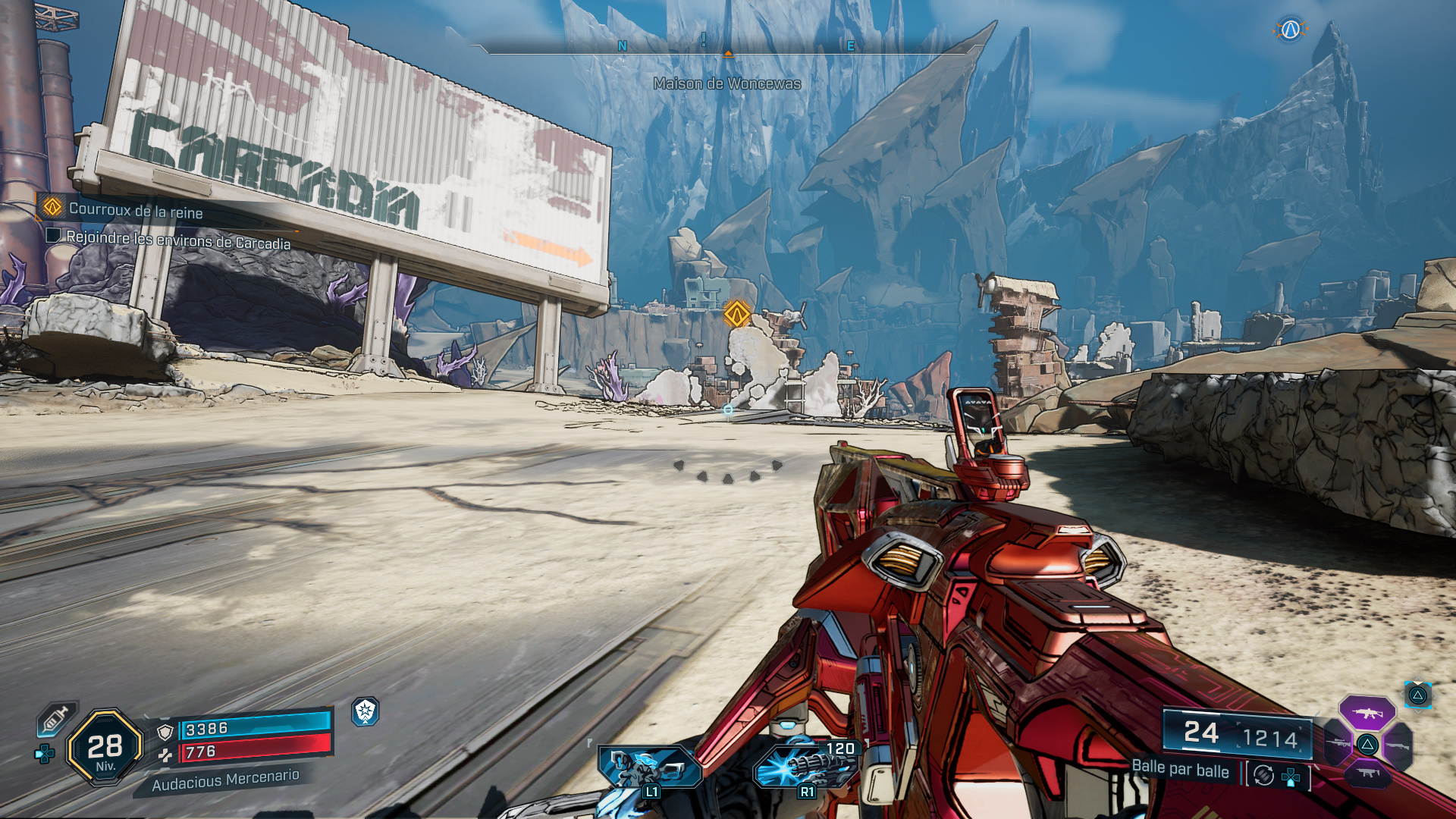The height and width of the screenshot is (819, 1456).
Task: Open the compass bar showing Maison de Woncewas
Action: (x=727, y=49)
